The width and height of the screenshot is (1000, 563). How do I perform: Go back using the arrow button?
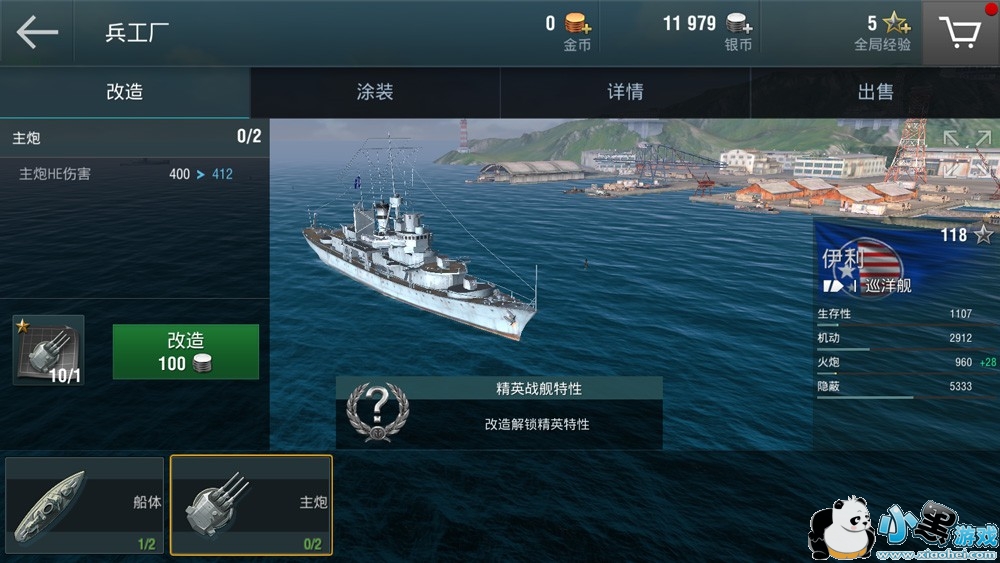click(37, 33)
